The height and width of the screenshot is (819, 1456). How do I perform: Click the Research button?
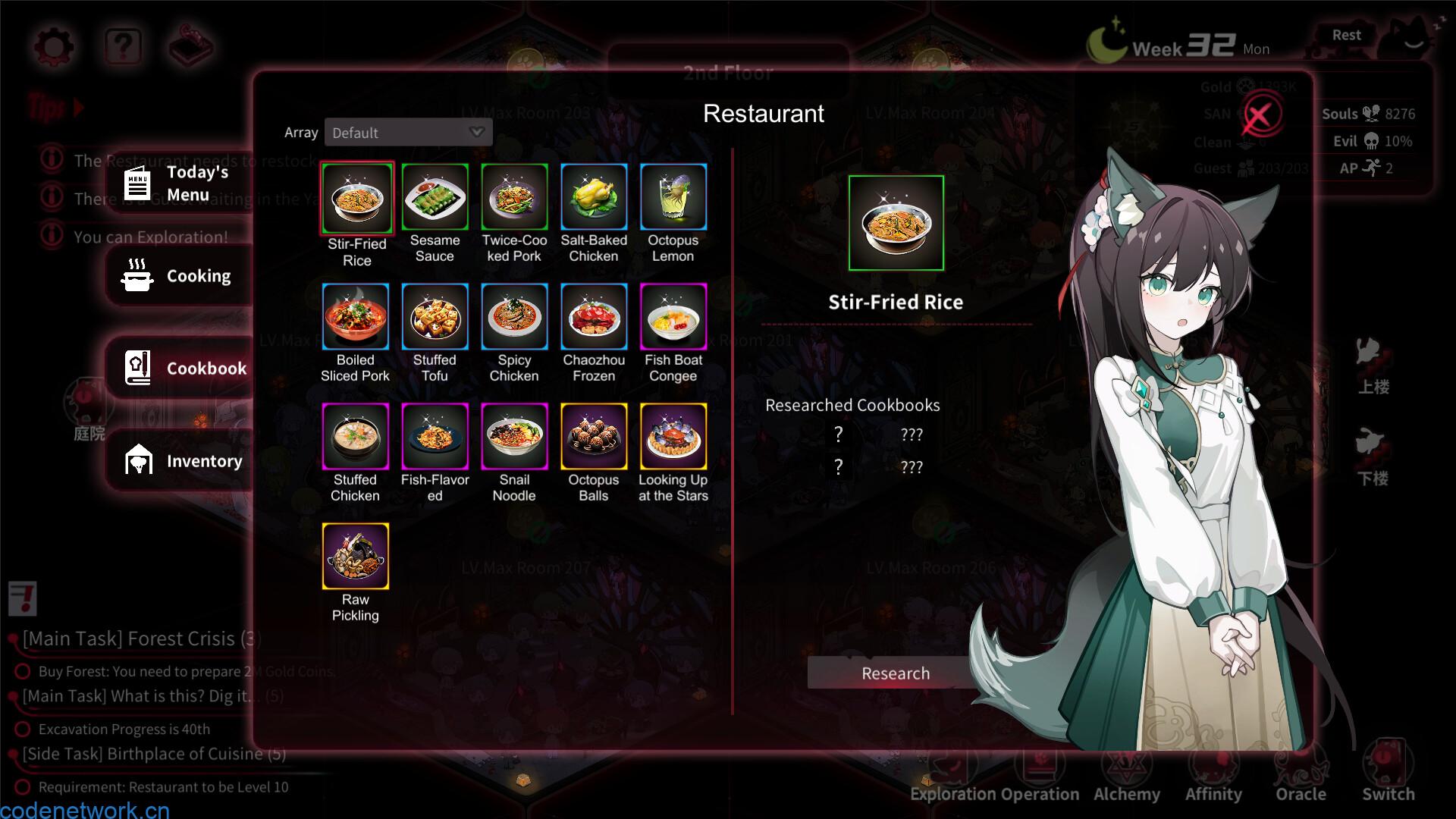[895, 673]
